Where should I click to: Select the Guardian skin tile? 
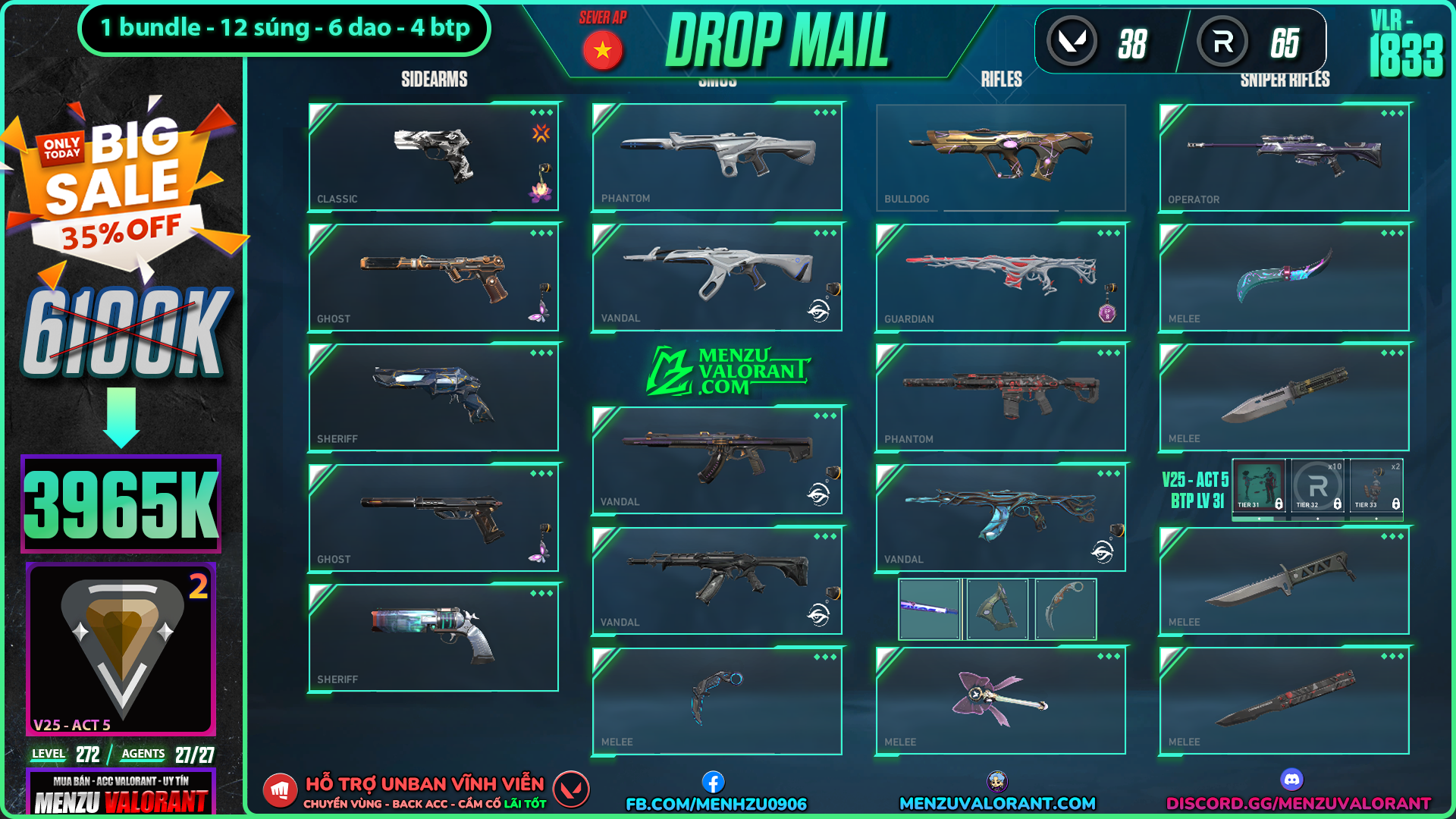[x=1000, y=277]
